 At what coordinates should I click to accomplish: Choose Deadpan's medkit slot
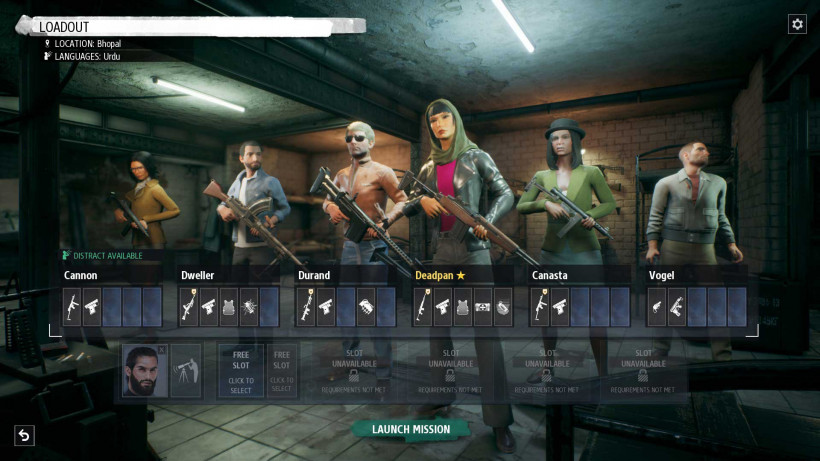coord(483,307)
